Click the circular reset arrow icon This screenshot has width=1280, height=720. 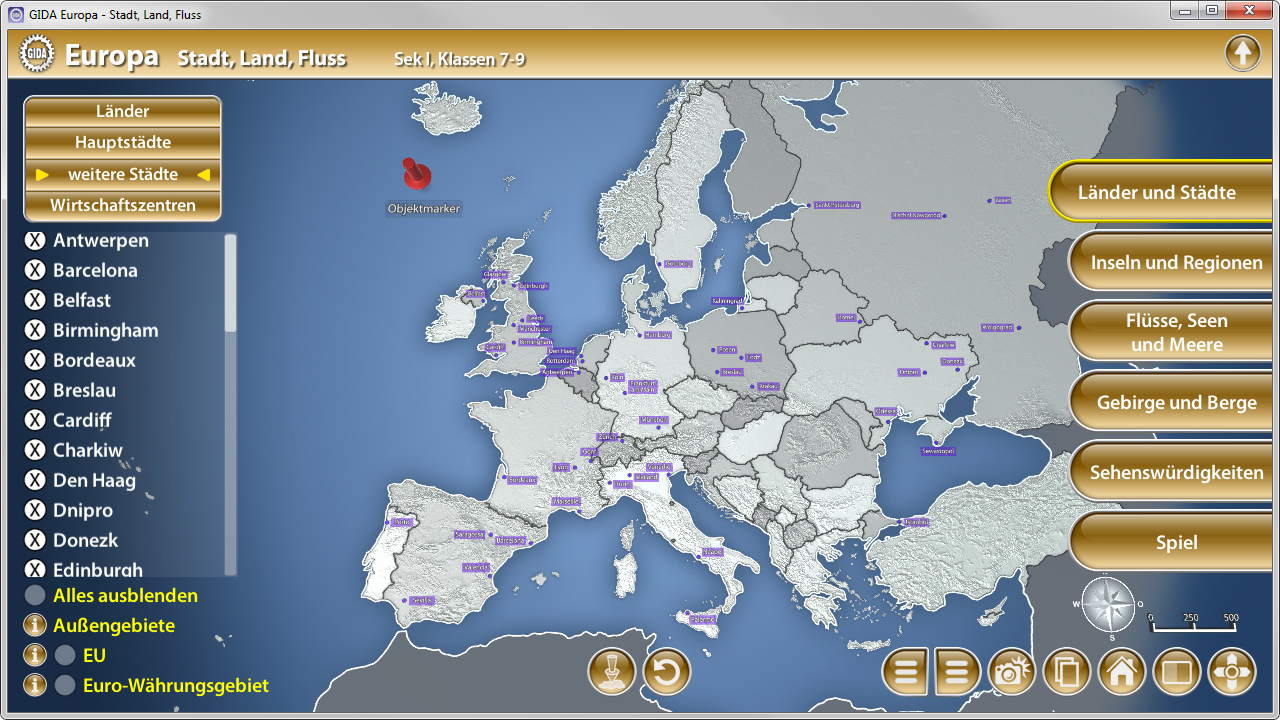point(666,672)
